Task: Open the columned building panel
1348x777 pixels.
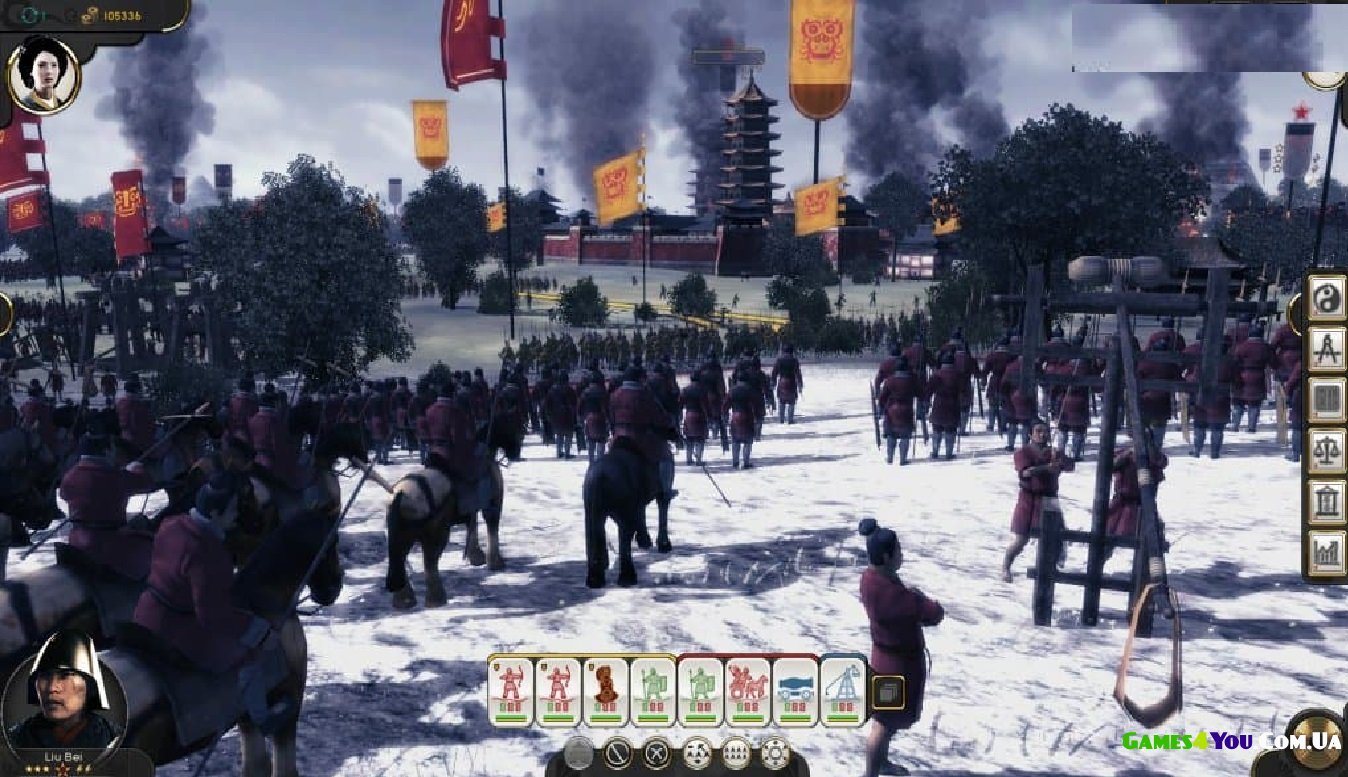Action: click(1327, 501)
